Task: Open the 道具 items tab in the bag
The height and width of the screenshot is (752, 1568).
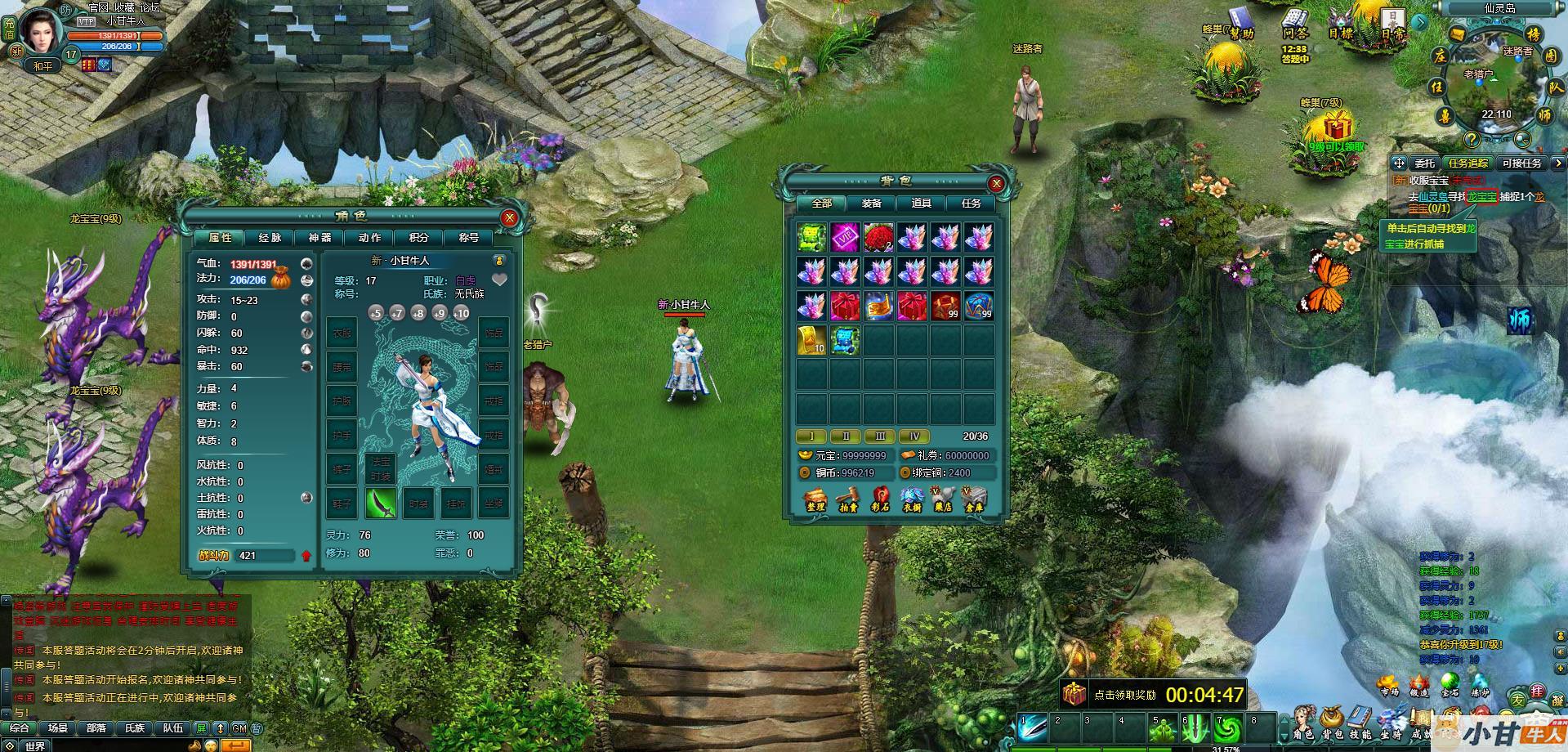Action: click(x=921, y=203)
